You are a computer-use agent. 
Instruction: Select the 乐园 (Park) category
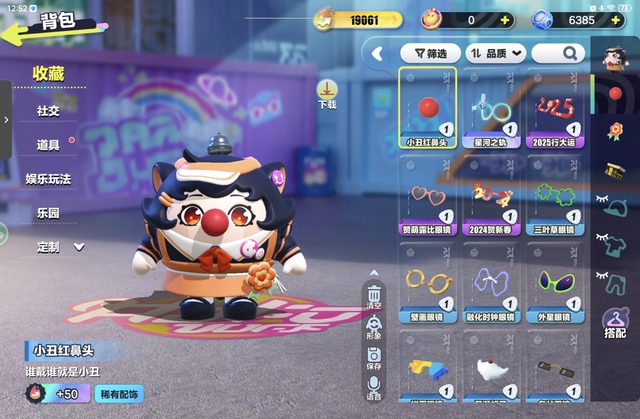pos(49,213)
